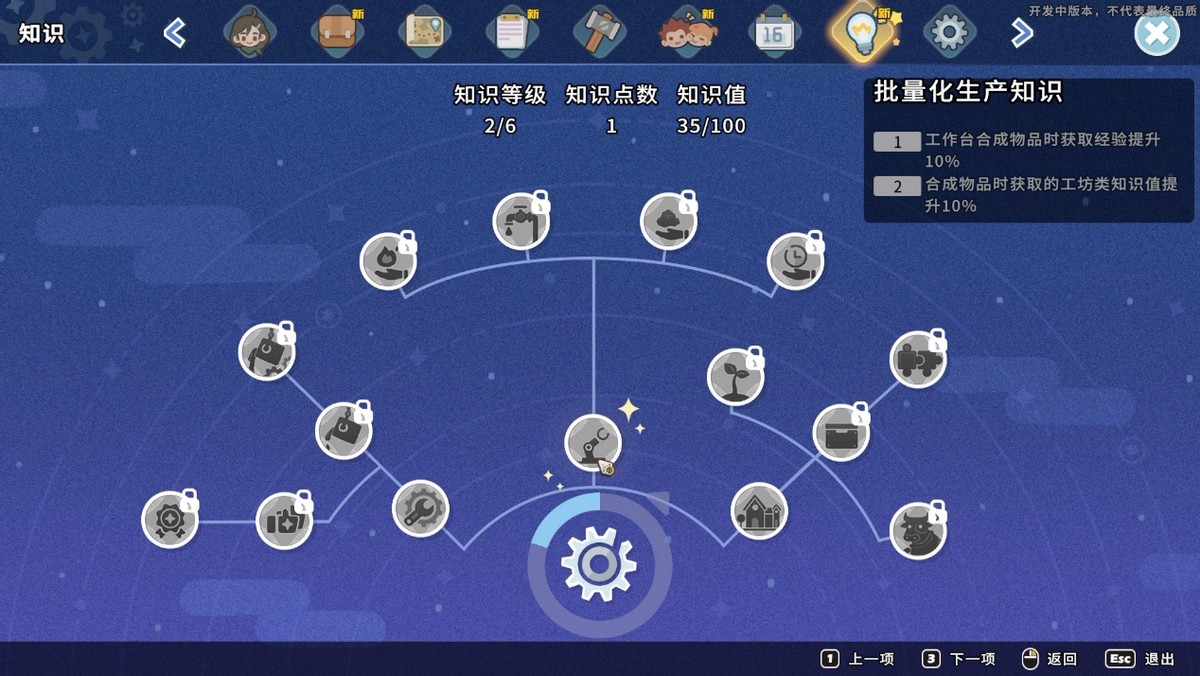Screen dimensions: 1200x676
Task: Select the locked water faucet node
Action: click(521, 221)
